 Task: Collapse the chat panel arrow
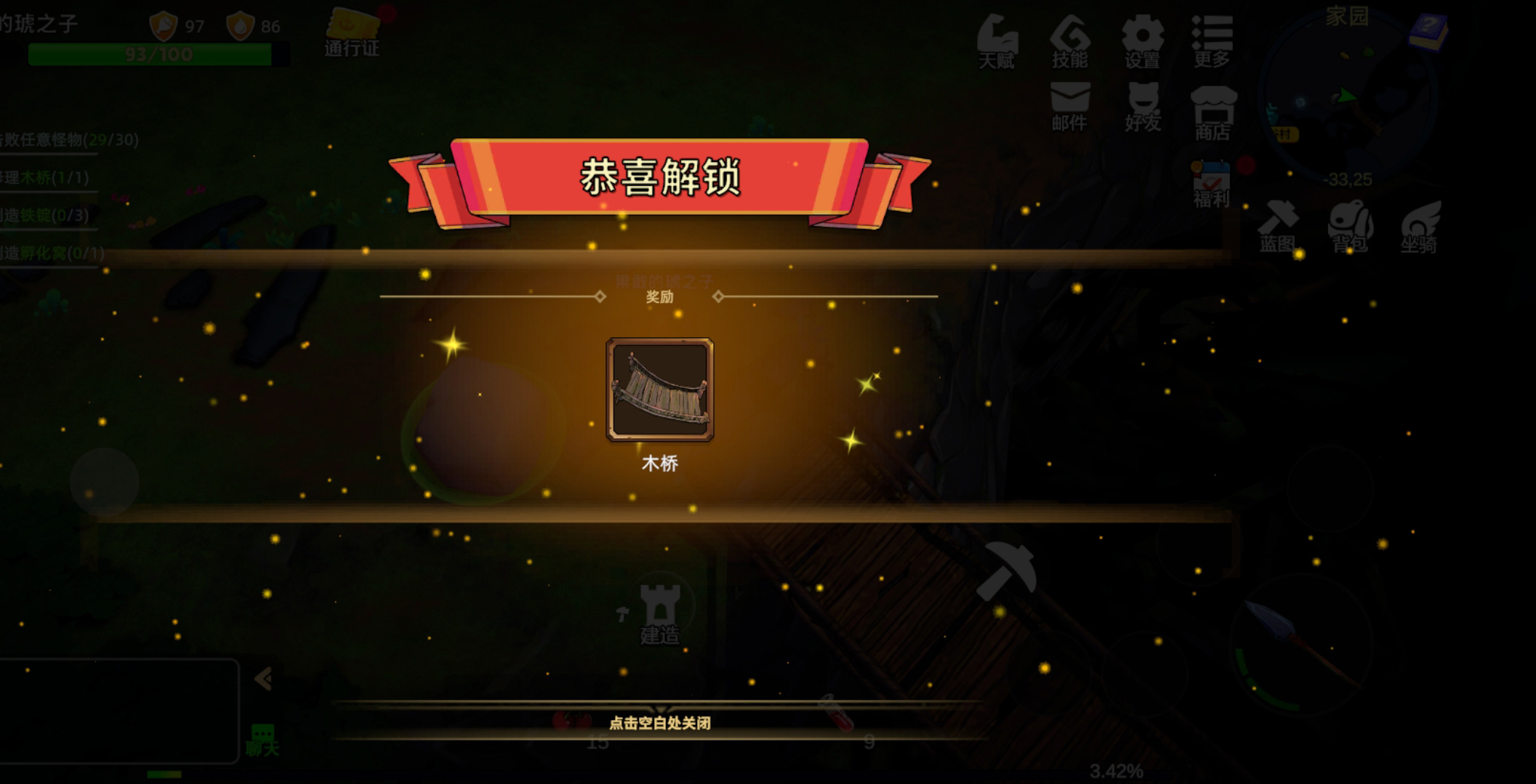[262, 679]
